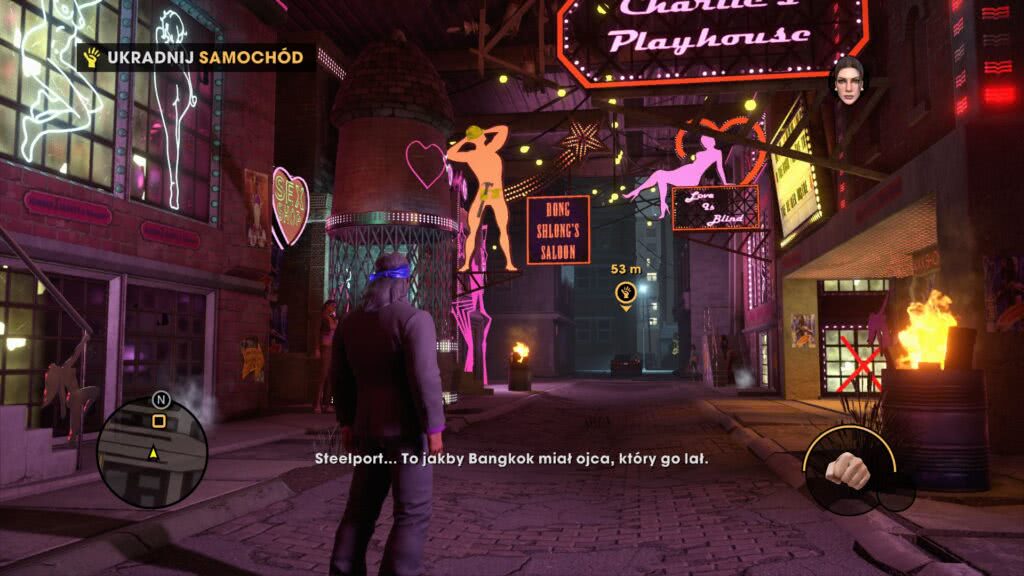Open the circular minimap
The width and height of the screenshot is (1024, 576).
point(152,452)
